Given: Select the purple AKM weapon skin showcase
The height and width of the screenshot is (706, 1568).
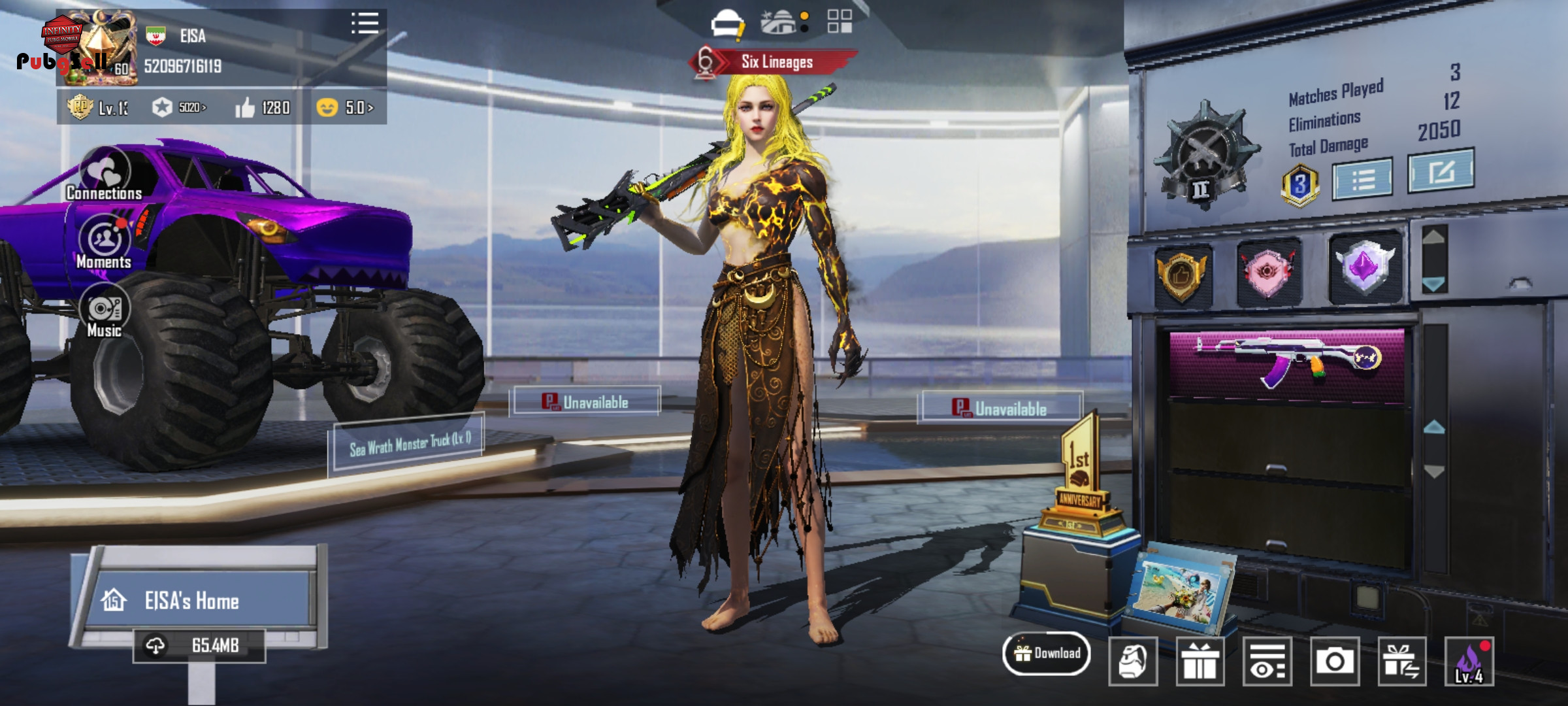Looking at the screenshot, I should 1286,363.
